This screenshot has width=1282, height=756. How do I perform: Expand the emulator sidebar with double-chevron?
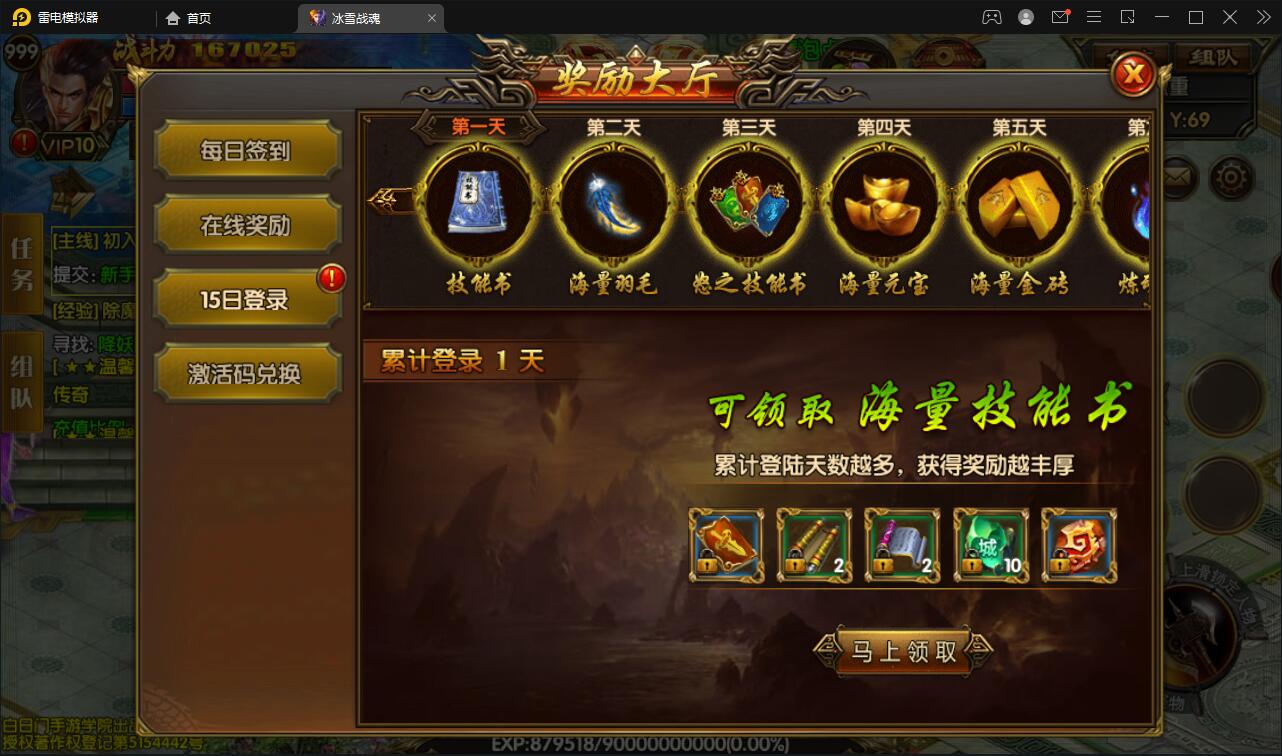coord(1261,17)
